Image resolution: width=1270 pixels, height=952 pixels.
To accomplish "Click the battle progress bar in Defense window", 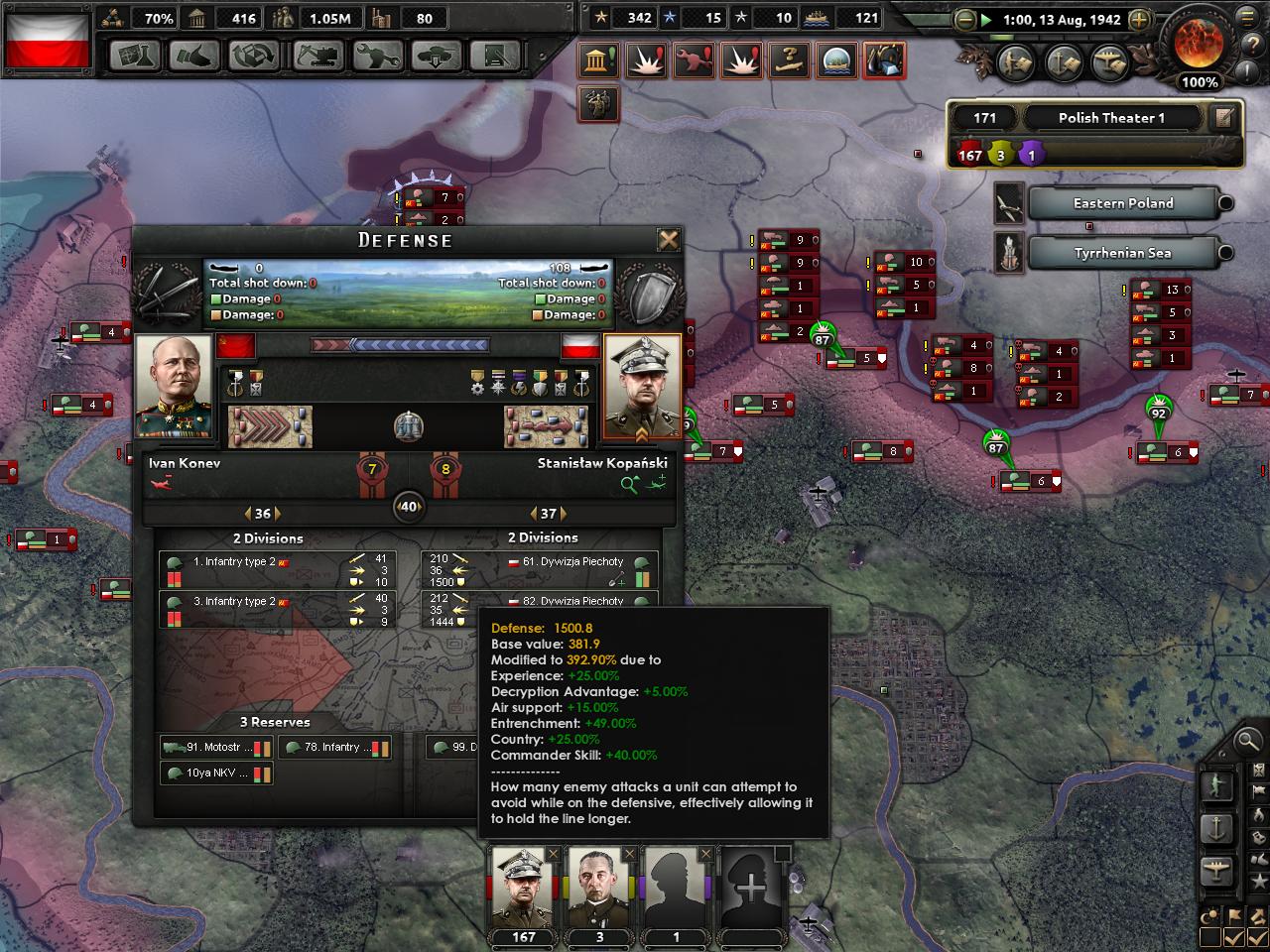I will click(402, 342).
